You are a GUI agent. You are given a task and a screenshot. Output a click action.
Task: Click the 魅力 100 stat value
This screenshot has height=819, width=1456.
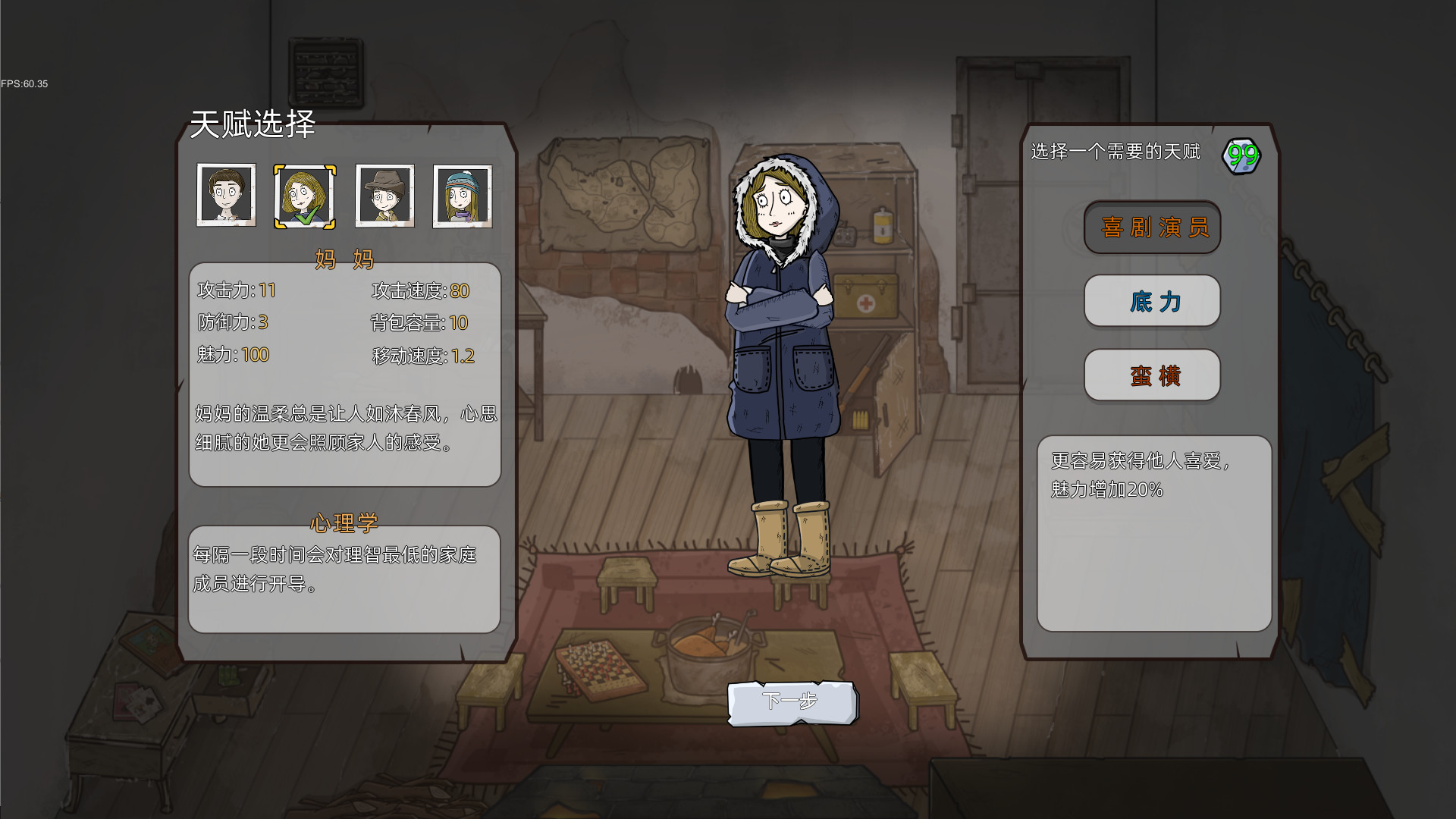256,355
